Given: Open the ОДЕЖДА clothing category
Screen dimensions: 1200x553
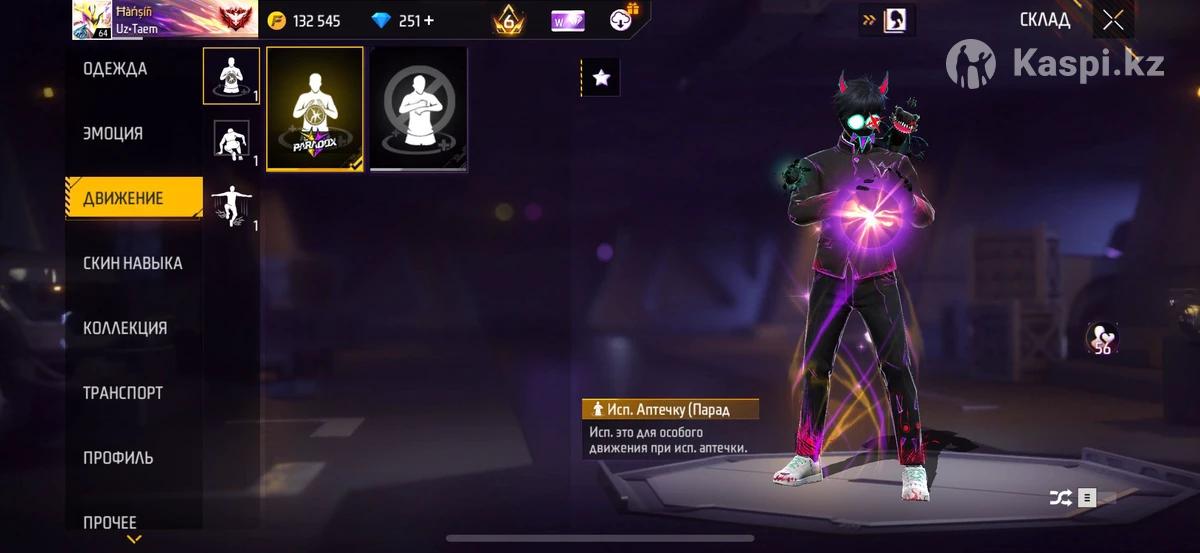Looking at the screenshot, I should click(x=115, y=69).
